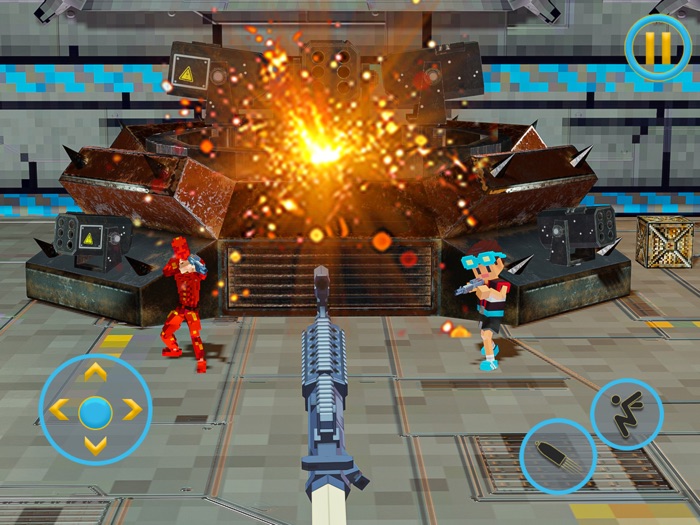Screen dimensions: 700x525
Task: Tap the down arrow on the movement pad
Action: (x=95, y=445)
